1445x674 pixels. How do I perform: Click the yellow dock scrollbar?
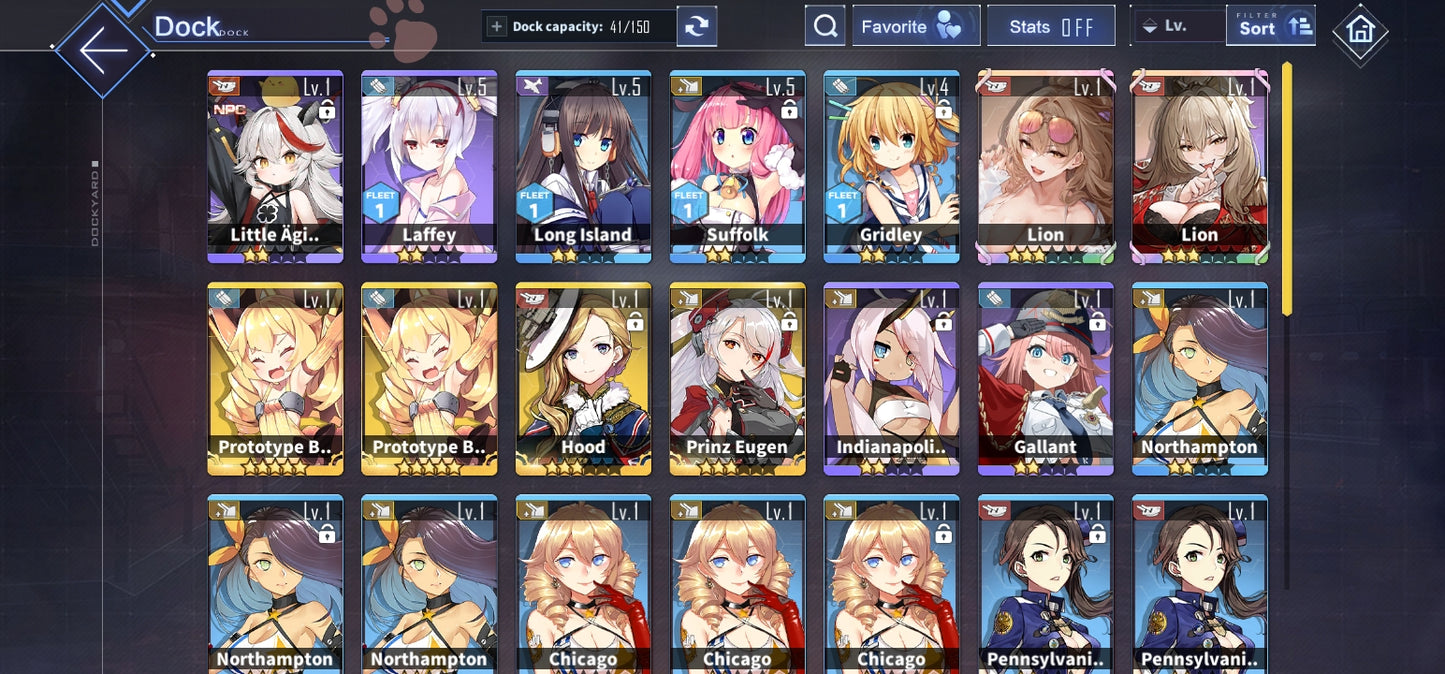pos(1287,189)
